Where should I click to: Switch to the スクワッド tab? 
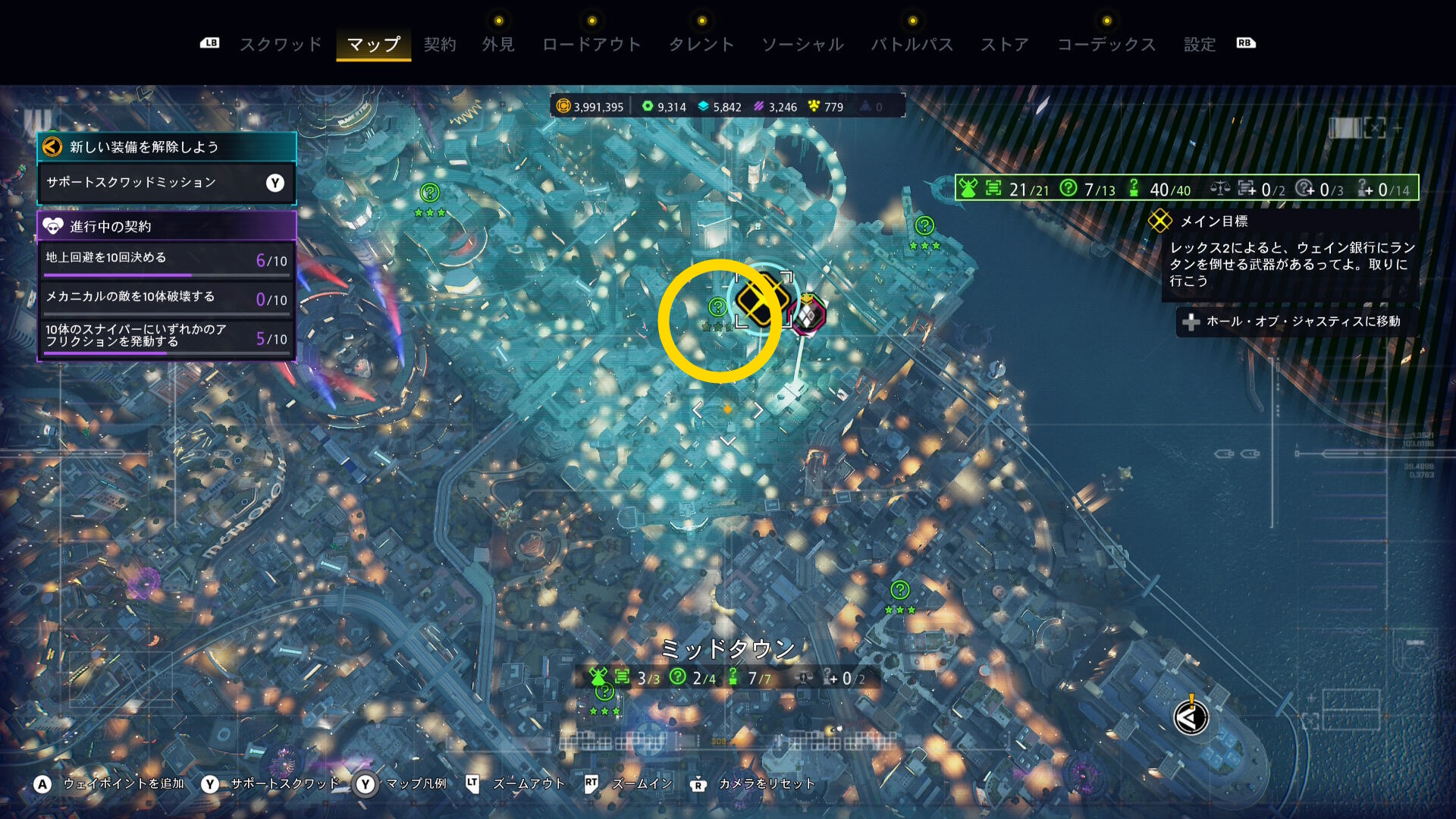click(281, 45)
